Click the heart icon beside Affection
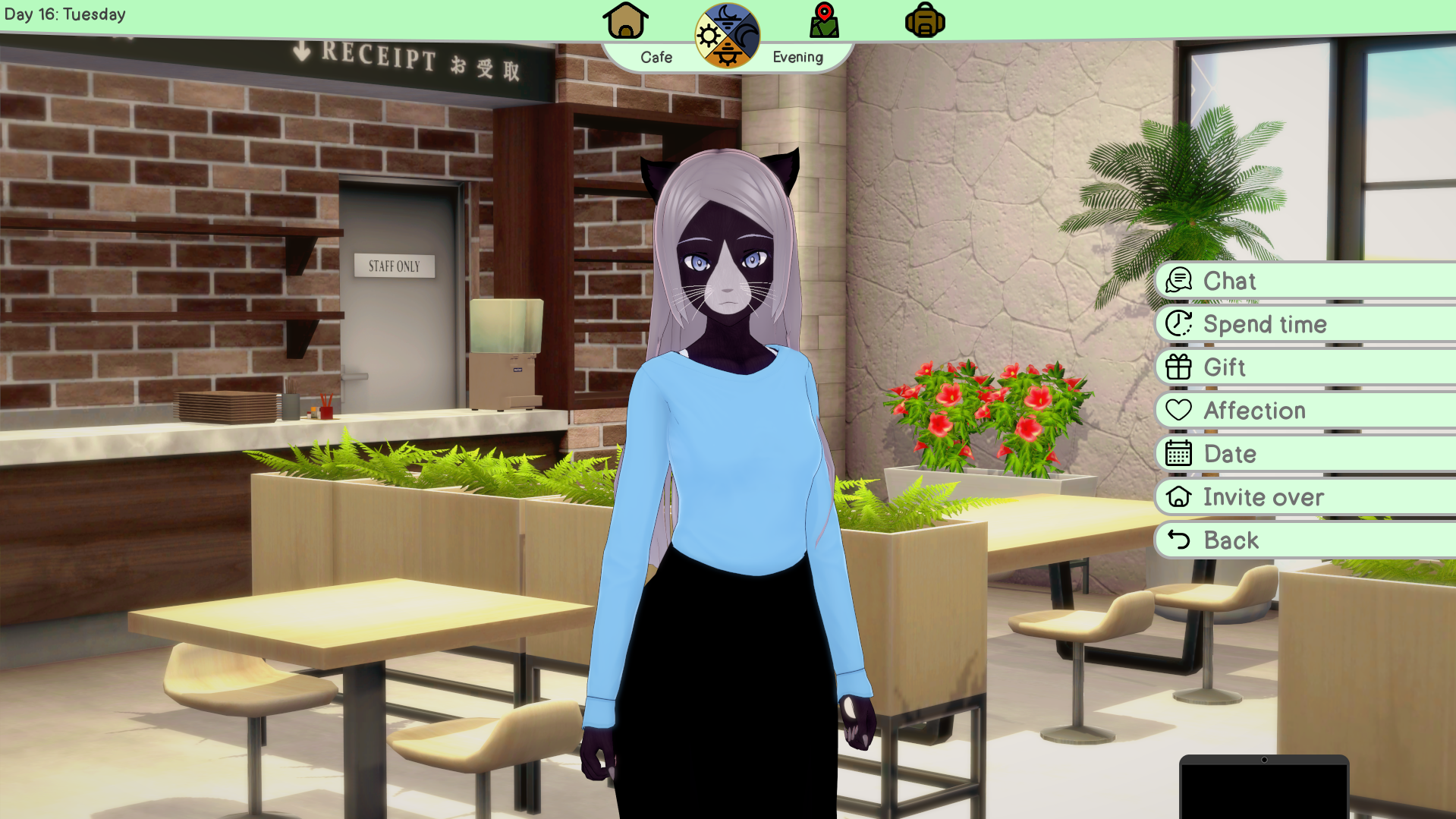 1178,411
